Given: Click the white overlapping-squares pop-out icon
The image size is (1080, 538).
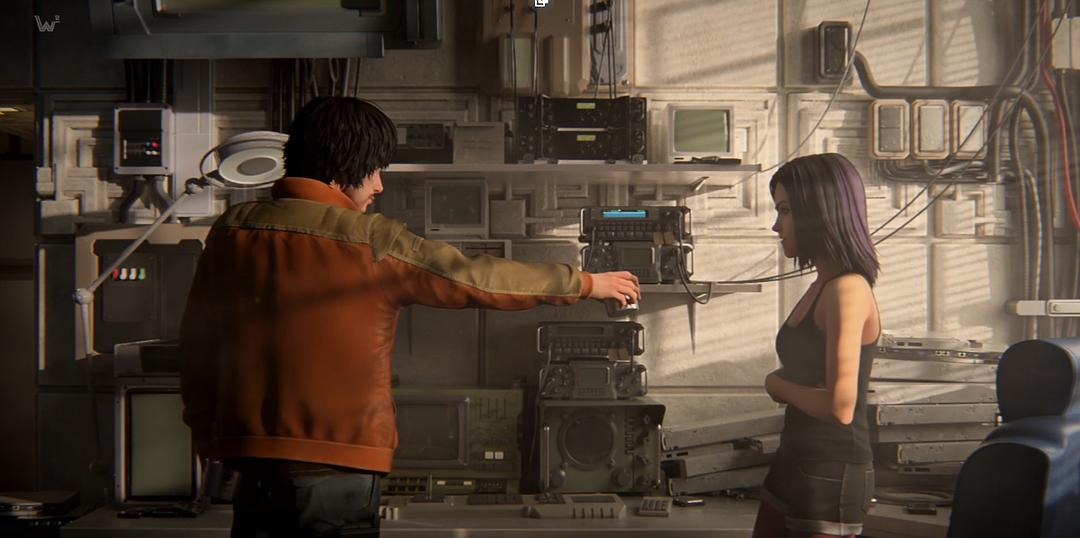Looking at the screenshot, I should 541,3.
